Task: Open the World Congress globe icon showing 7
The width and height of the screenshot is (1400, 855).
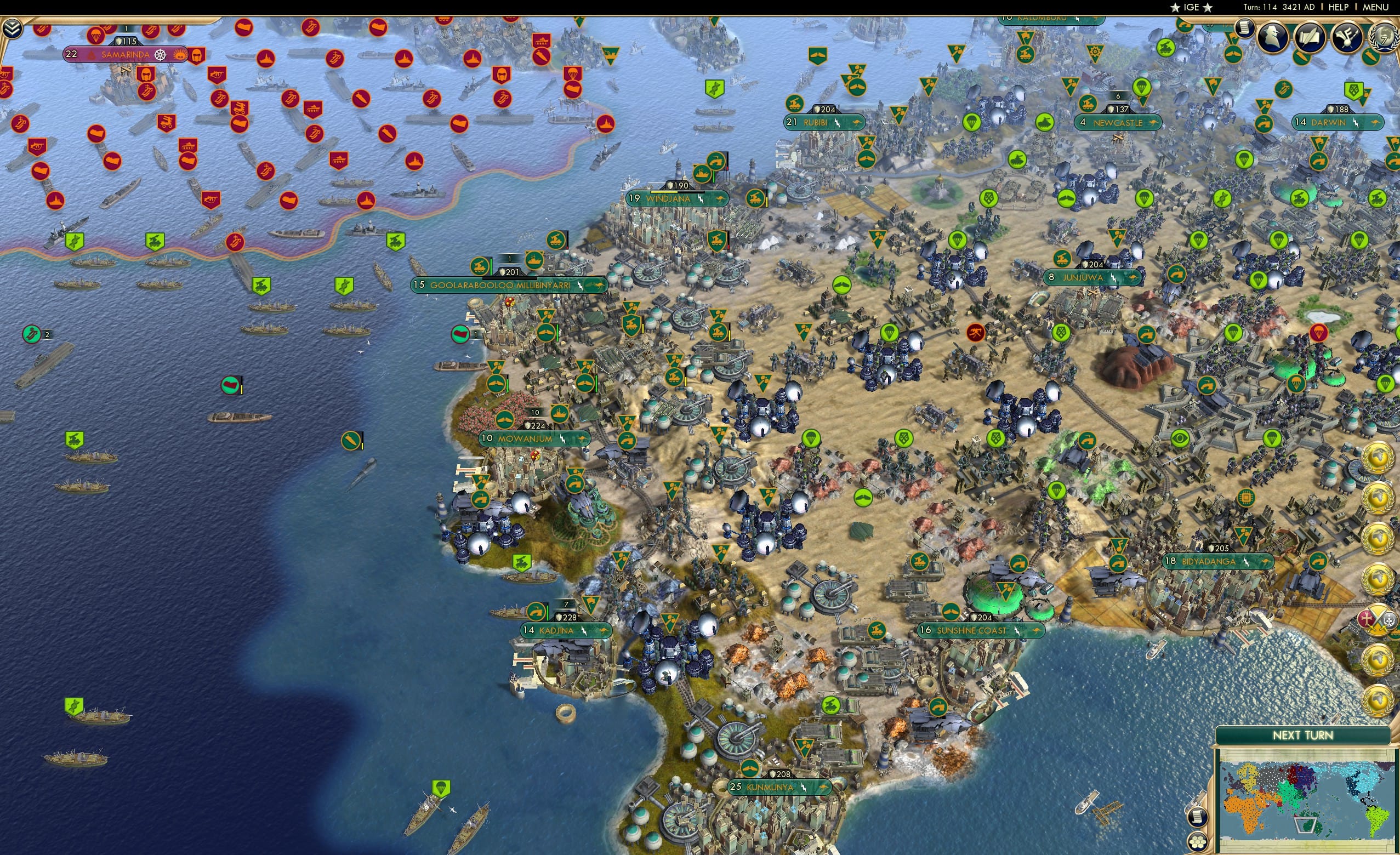Action: [x=1385, y=38]
